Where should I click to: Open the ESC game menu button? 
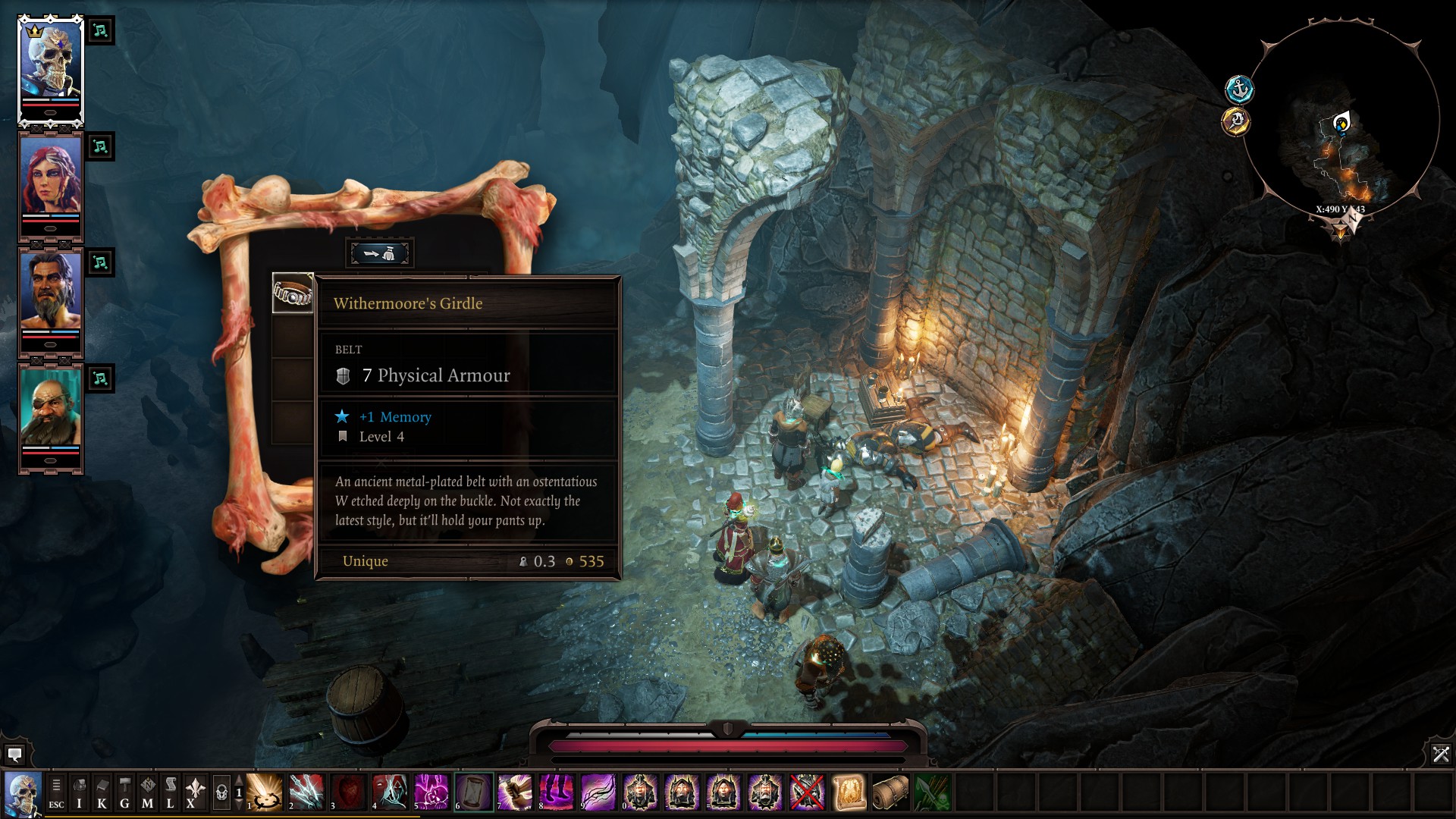(x=56, y=792)
